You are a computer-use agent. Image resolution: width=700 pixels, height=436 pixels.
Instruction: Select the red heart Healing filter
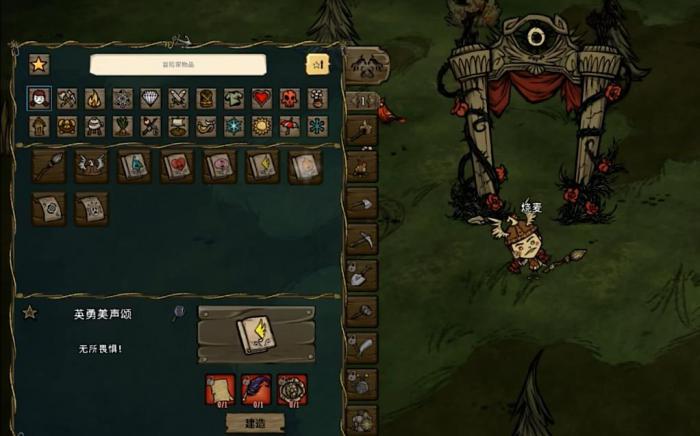click(261, 98)
